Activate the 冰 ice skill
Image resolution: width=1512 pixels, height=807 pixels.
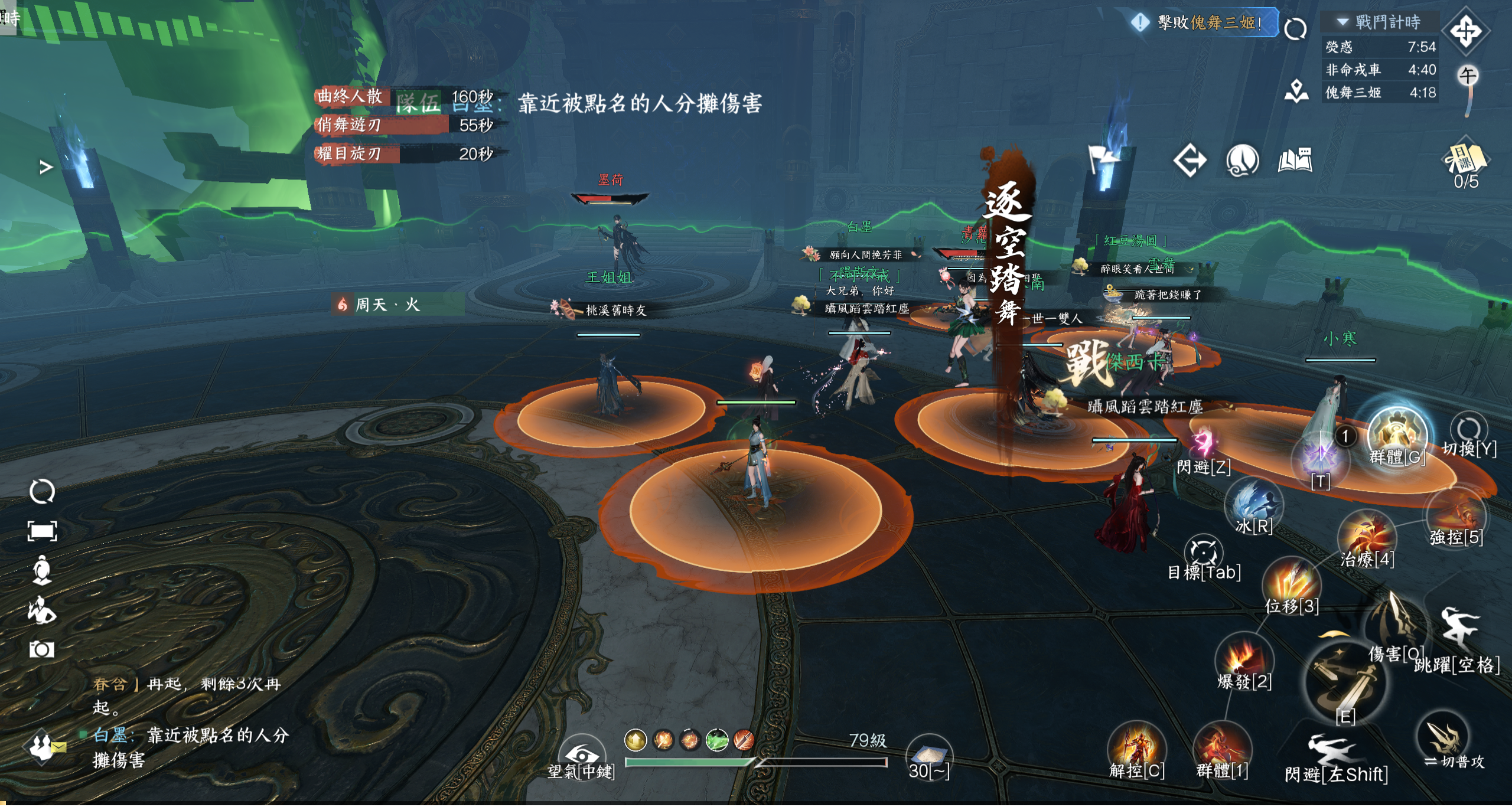pyautogui.click(x=1253, y=504)
